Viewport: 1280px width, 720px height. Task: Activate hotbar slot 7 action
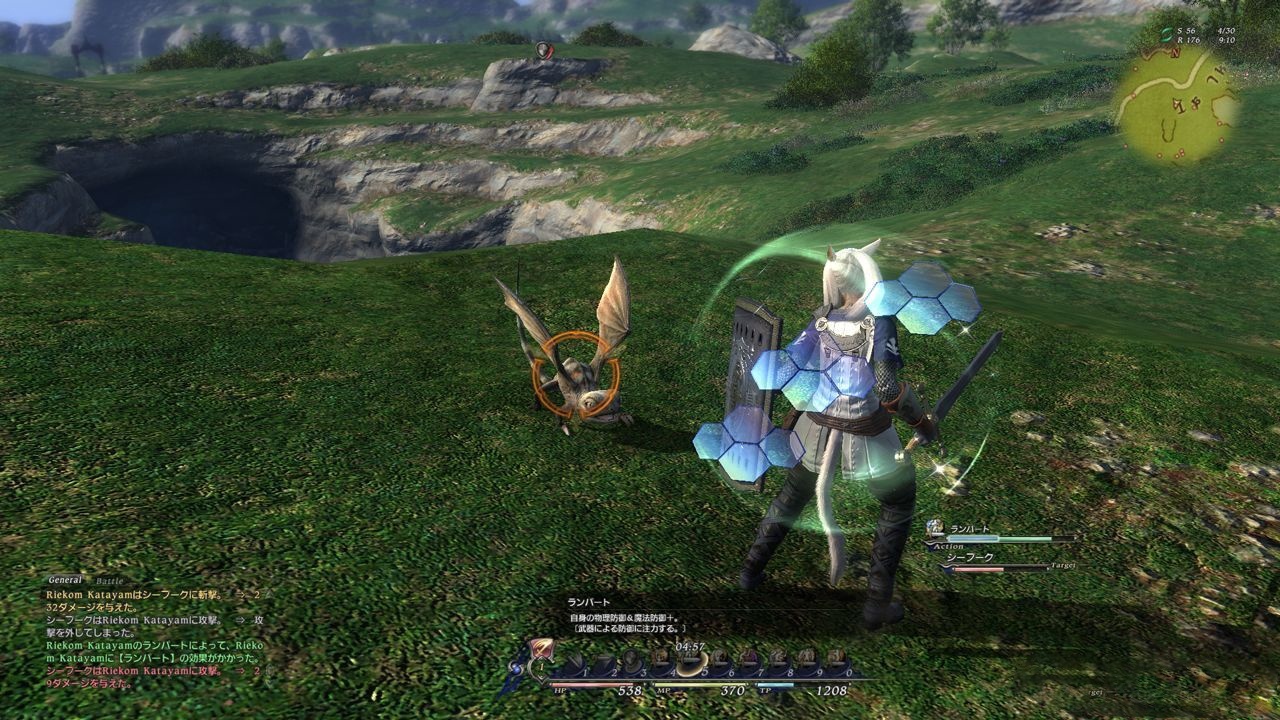(x=749, y=660)
